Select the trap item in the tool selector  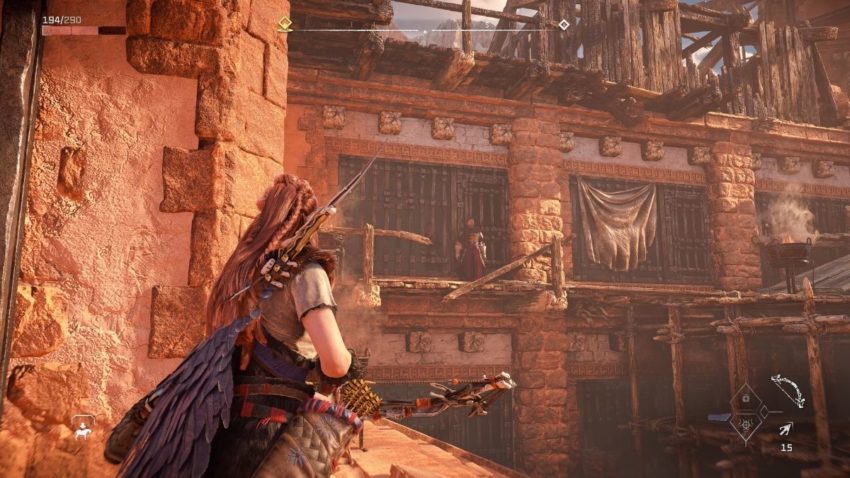click(744, 426)
